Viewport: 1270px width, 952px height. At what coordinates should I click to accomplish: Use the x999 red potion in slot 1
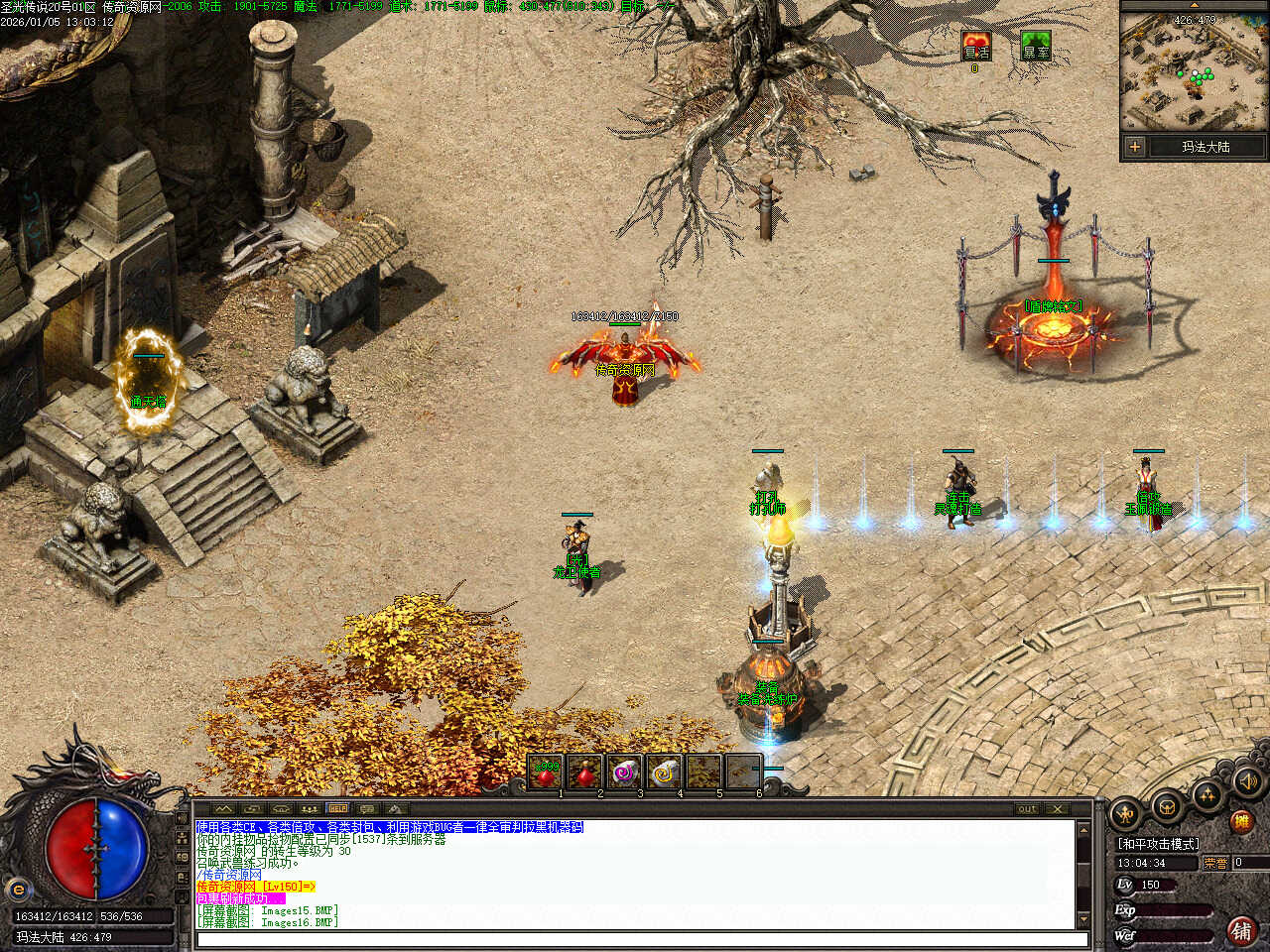(545, 773)
